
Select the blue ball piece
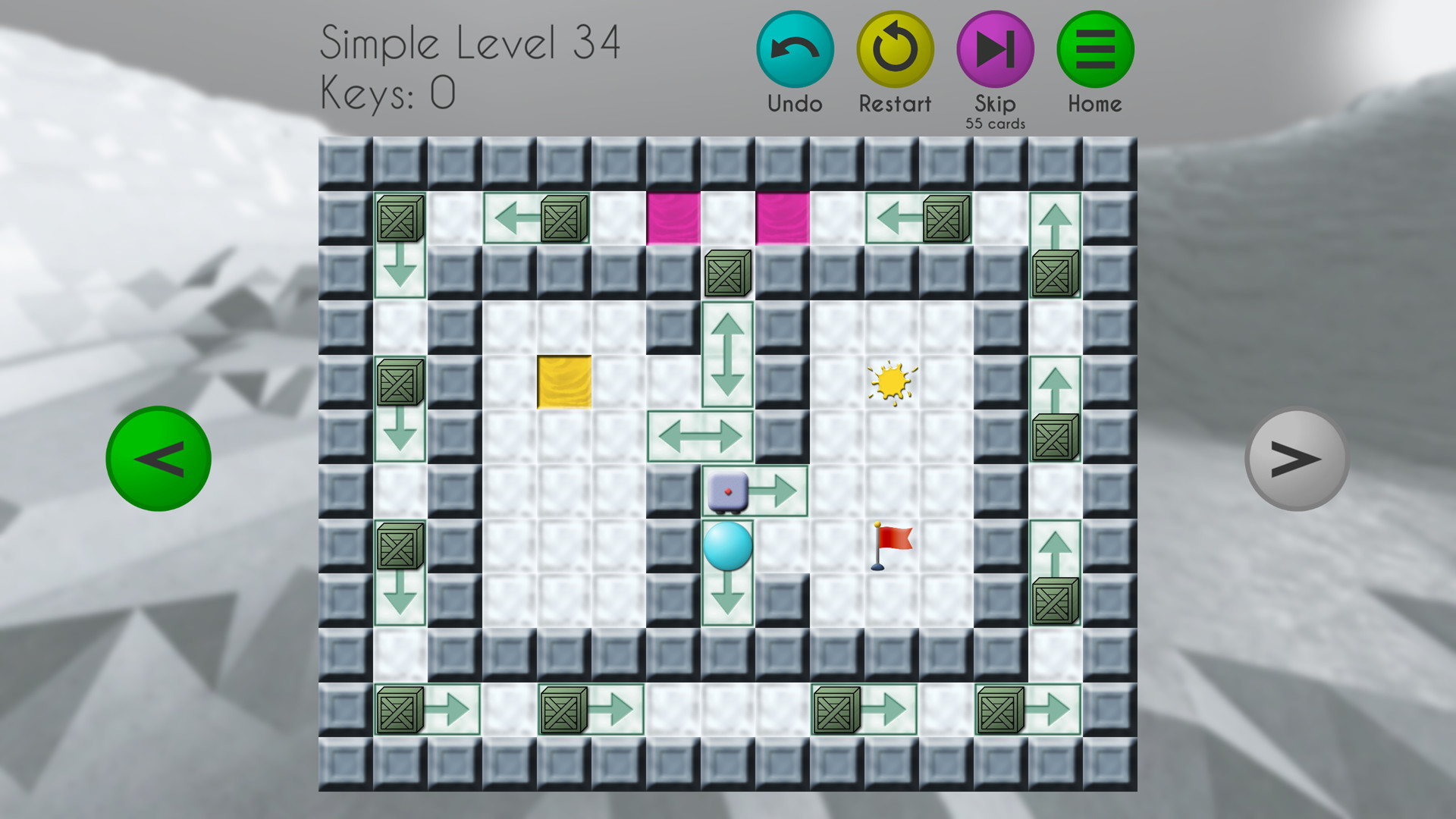click(x=726, y=548)
